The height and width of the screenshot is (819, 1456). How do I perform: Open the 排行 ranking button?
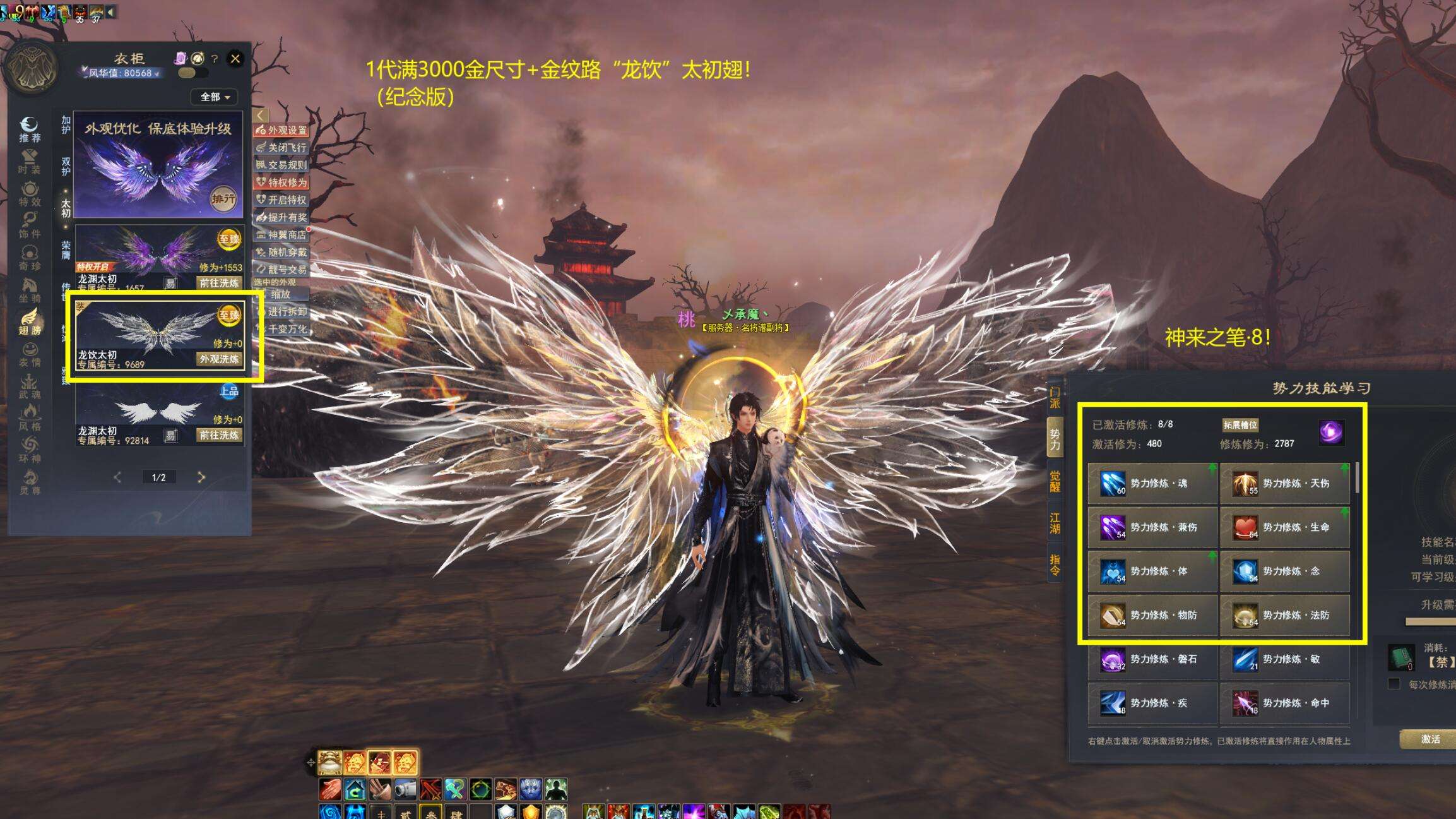pos(223,199)
